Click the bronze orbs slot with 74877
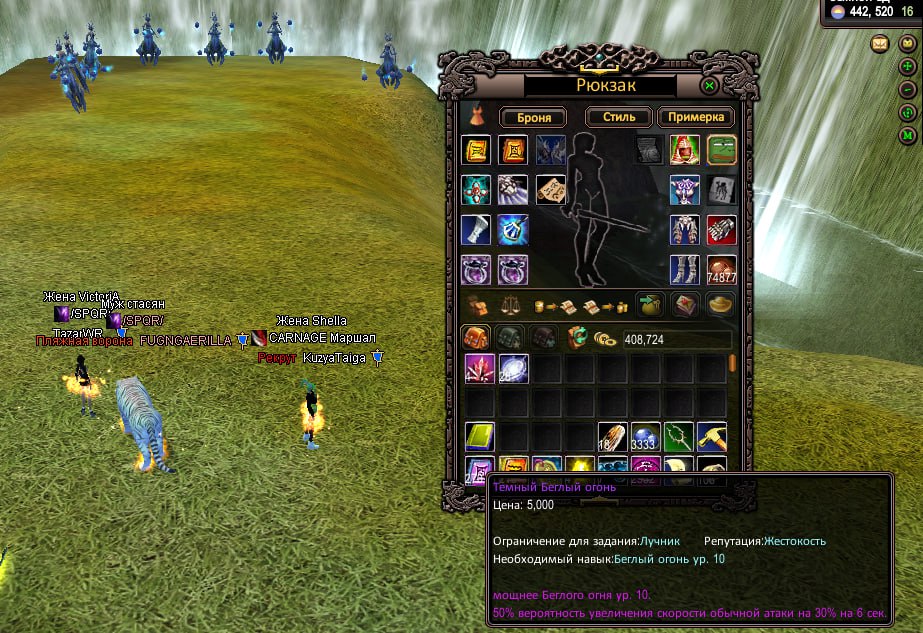 click(722, 269)
